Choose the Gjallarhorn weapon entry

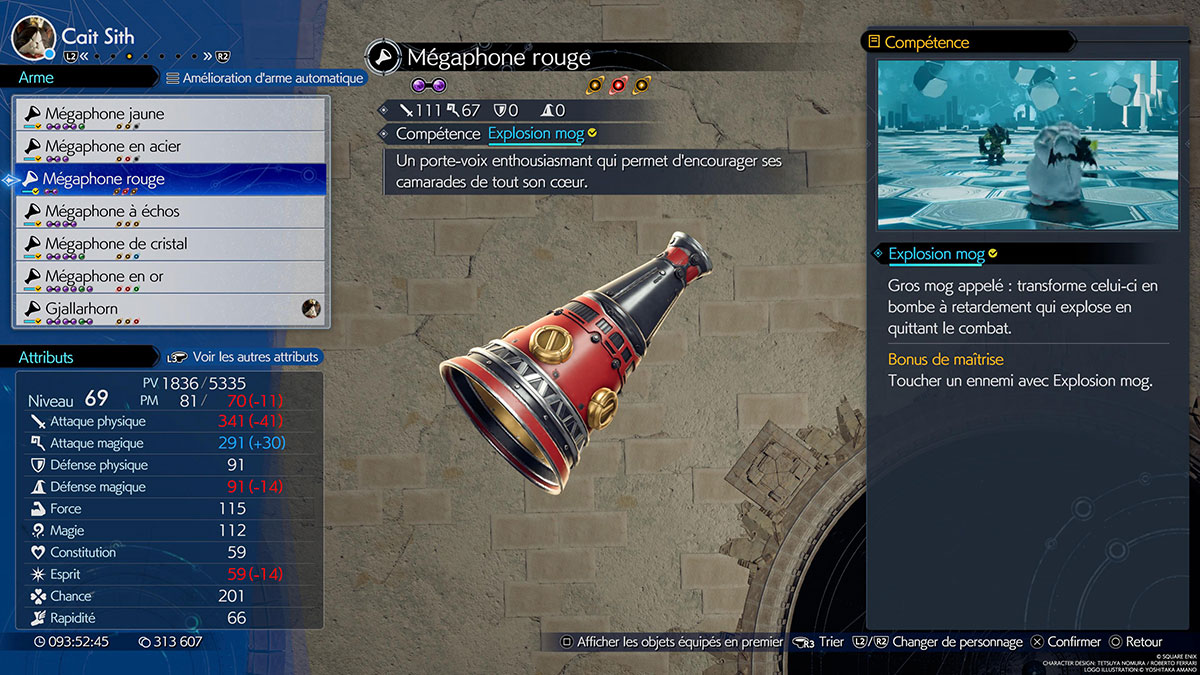click(170, 309)
